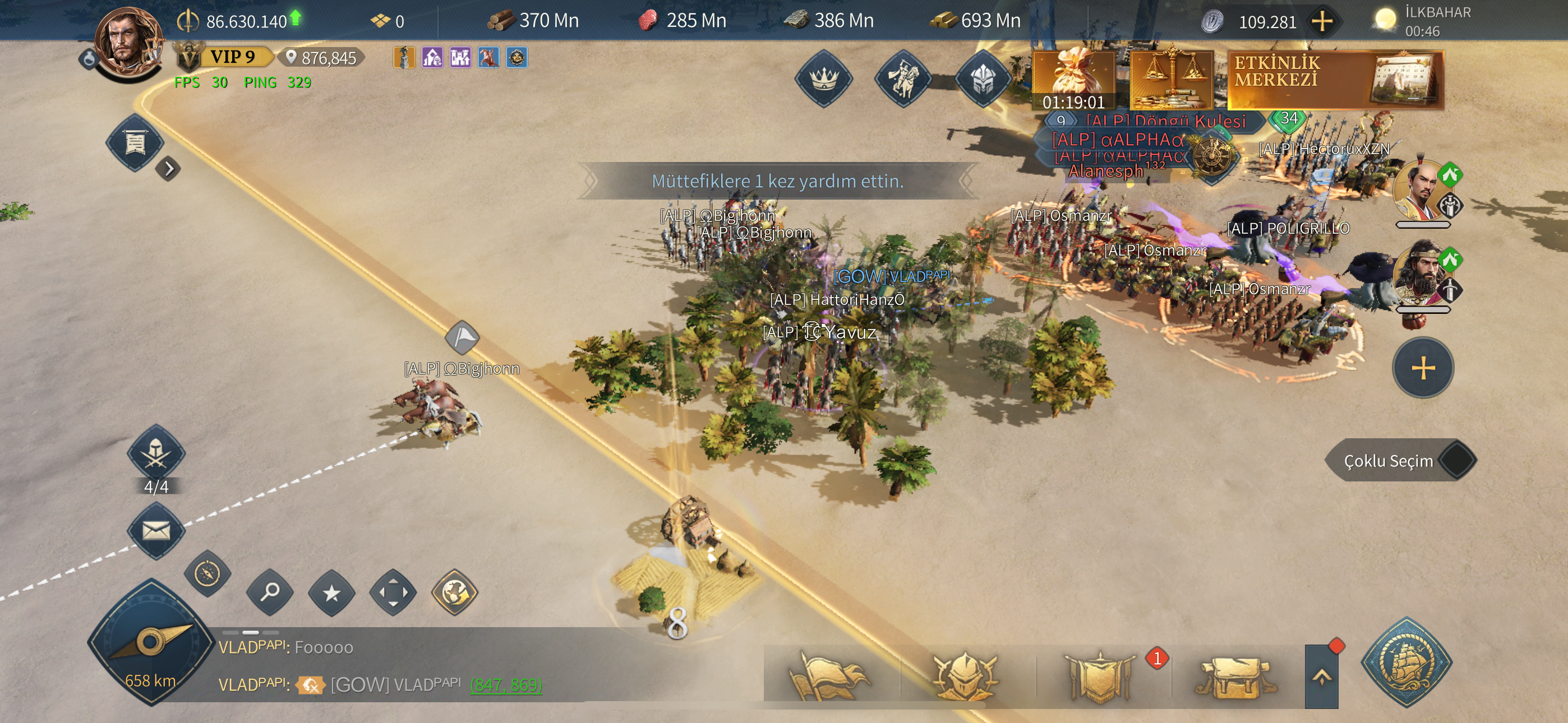Expand the quest panel arrow
This screenshot has width=1568, height=723.
[169, 169]
